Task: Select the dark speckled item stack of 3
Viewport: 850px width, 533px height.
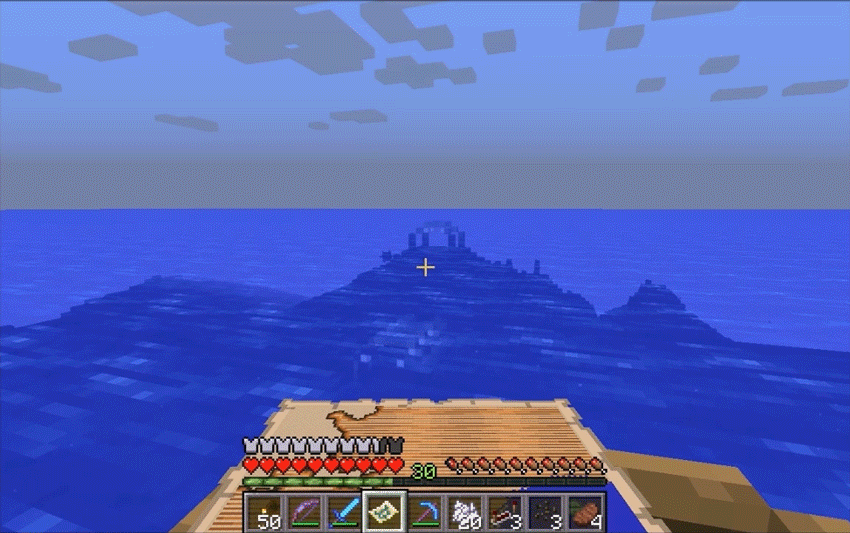Action: tap(544, 511)
